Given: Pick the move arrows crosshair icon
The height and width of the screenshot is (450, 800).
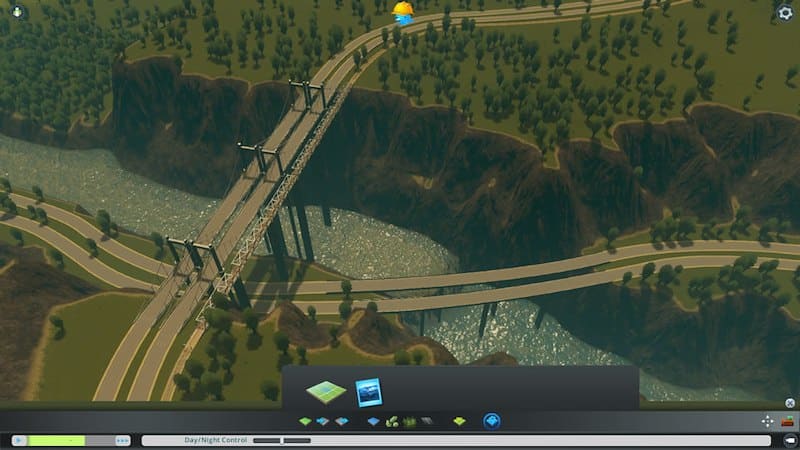Looking at the screenshot, I should click(767, 422).
